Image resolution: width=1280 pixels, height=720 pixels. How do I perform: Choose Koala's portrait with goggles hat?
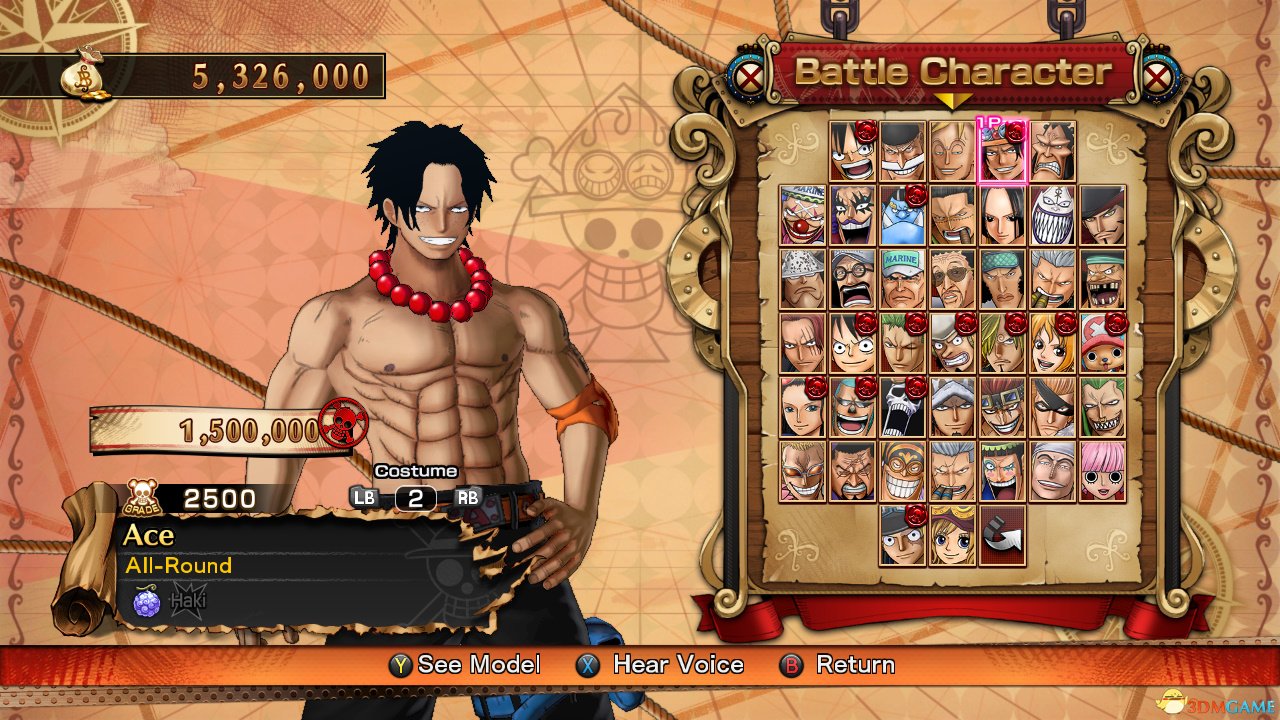953,534
